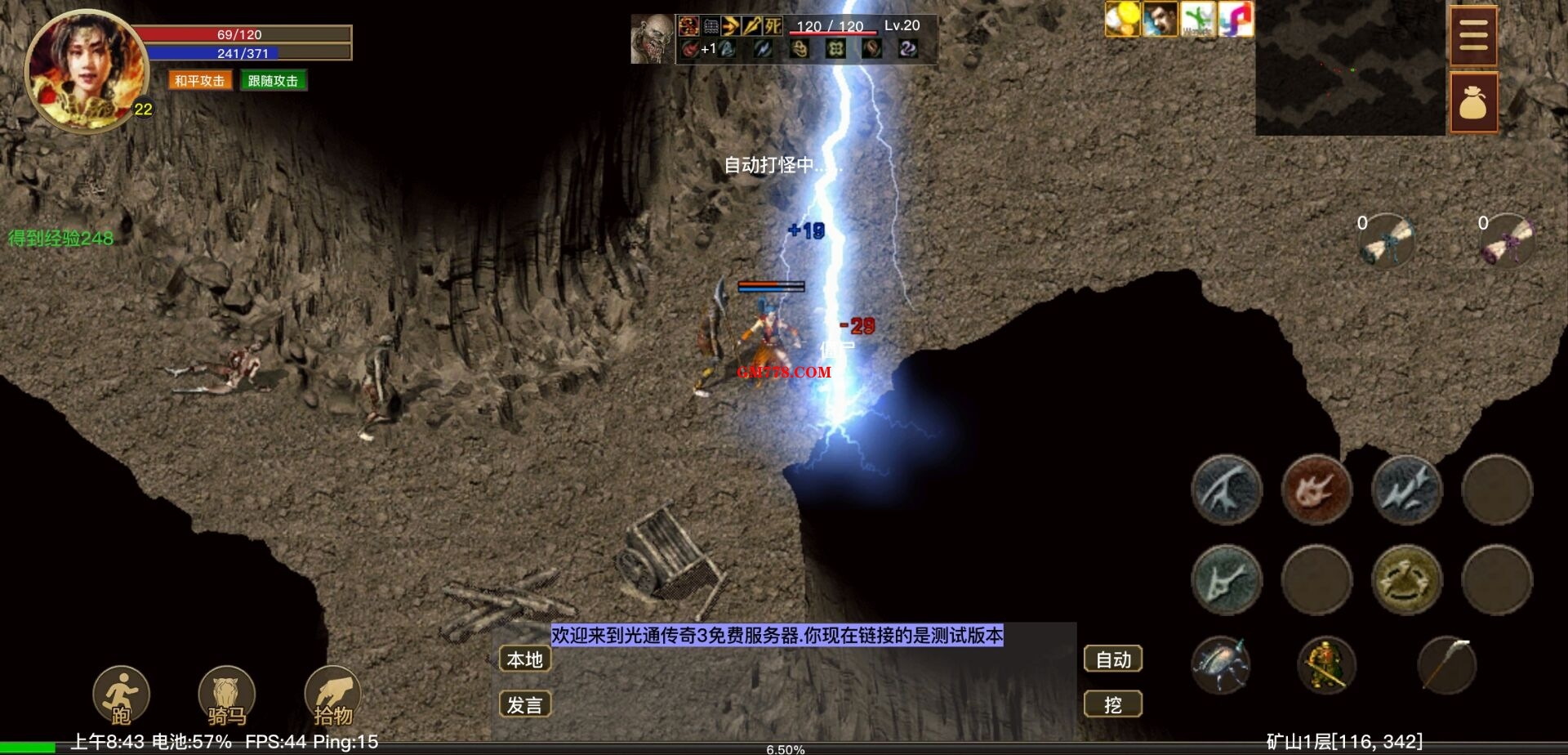
Task: Tap the 挖 dig button
Action: (x=1112, y=704)
